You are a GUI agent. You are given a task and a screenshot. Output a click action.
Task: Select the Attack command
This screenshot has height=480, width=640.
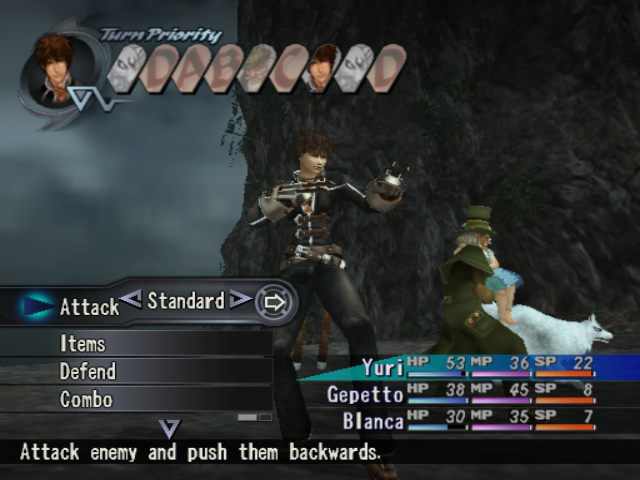click(x=89, y=307)
